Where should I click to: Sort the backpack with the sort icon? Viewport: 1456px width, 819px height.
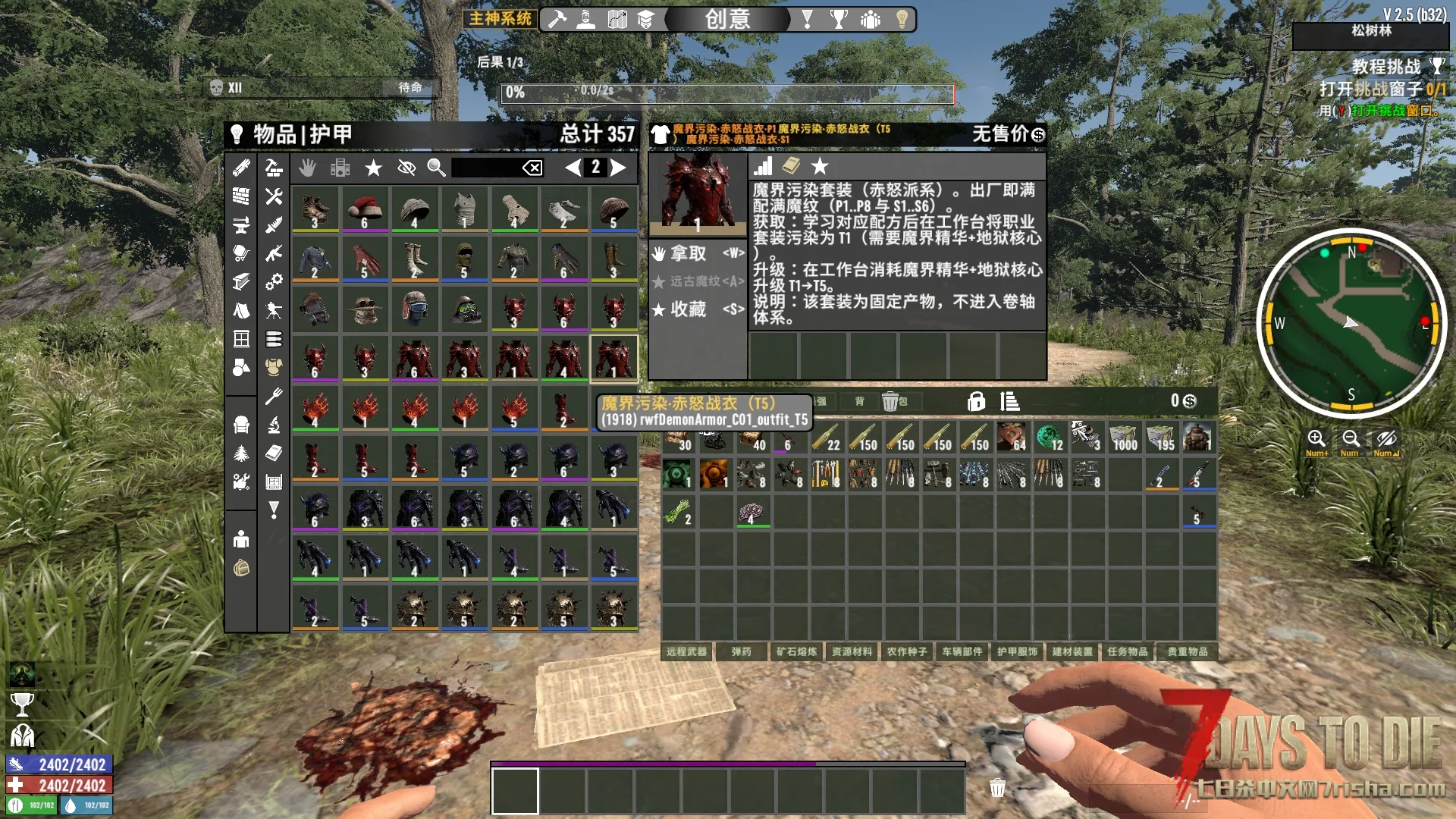1009,401
